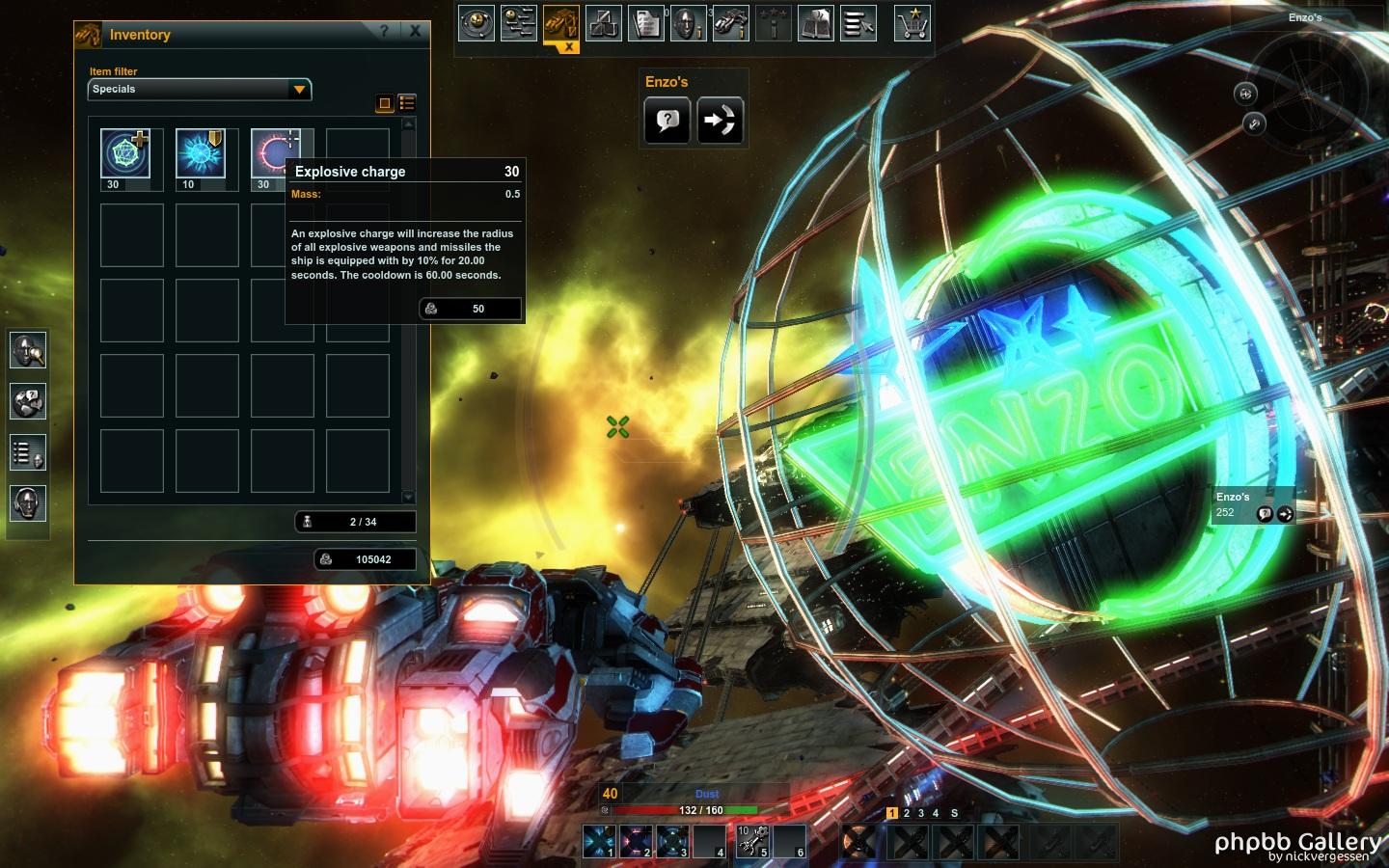1389x868 pixels.
Task: Open the stacked cargo crates toolbar icon
Action: pyautogui.click(x=603, y=23)
